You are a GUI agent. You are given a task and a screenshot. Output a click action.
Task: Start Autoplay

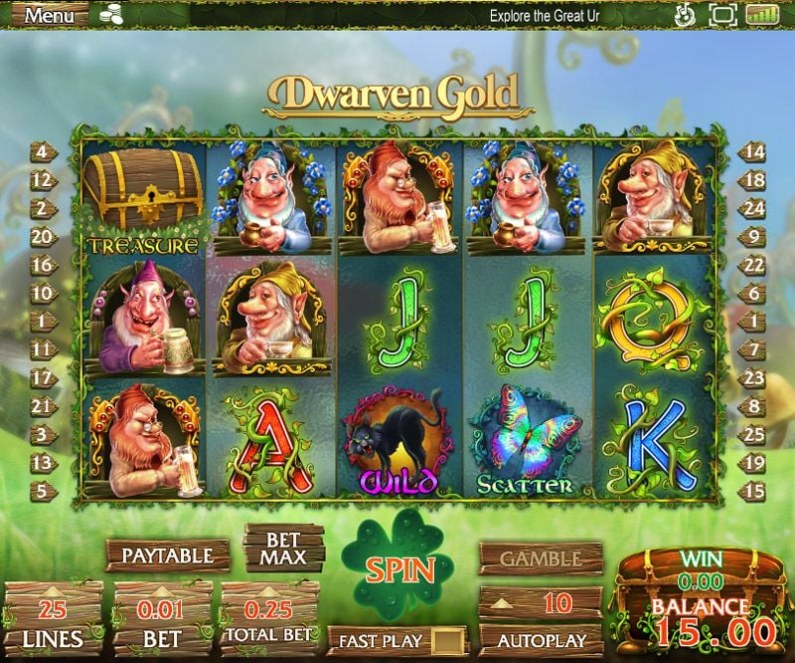540,638
